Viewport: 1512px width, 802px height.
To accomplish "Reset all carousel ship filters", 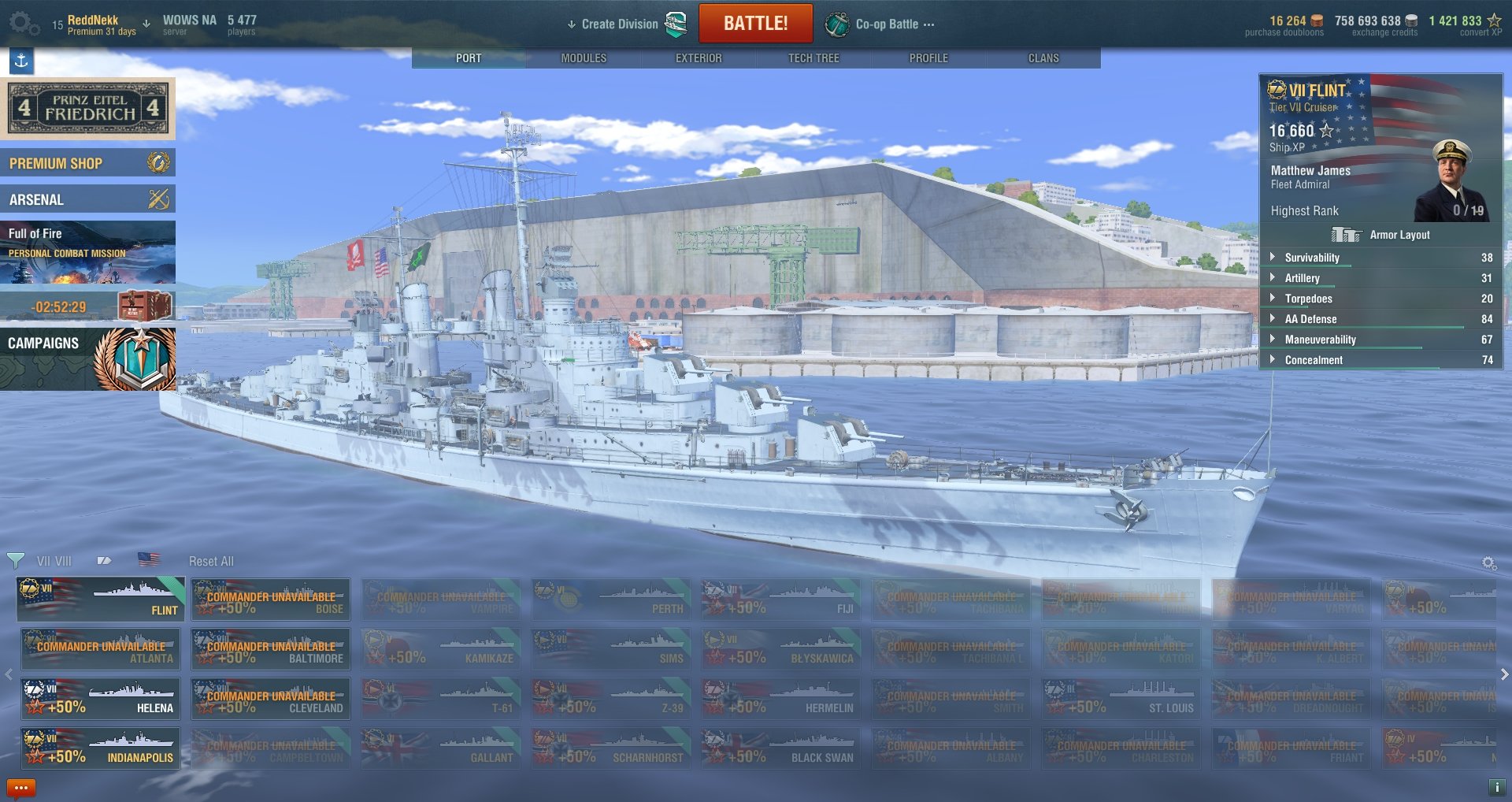I will coord(211,561).
